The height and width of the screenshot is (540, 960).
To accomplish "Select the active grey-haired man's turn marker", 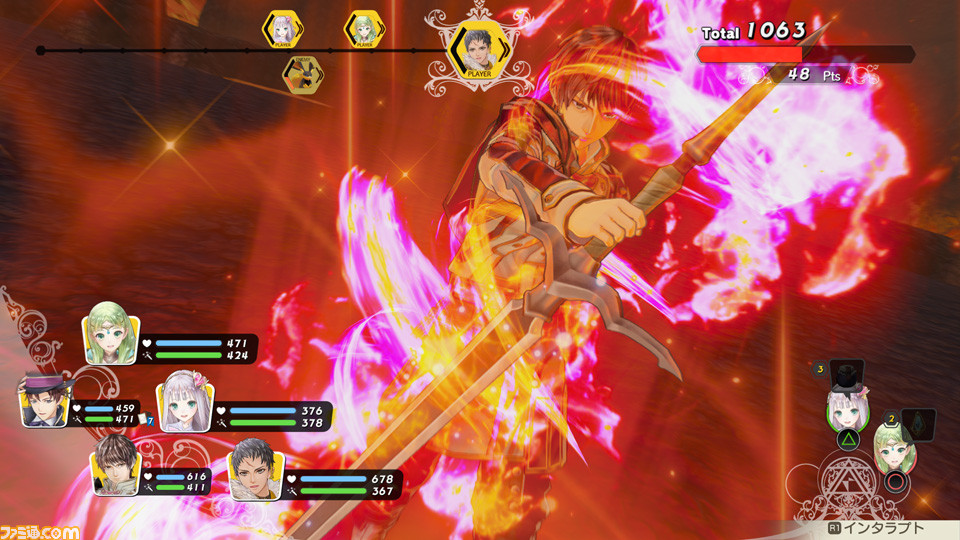I will click(475, 50).
